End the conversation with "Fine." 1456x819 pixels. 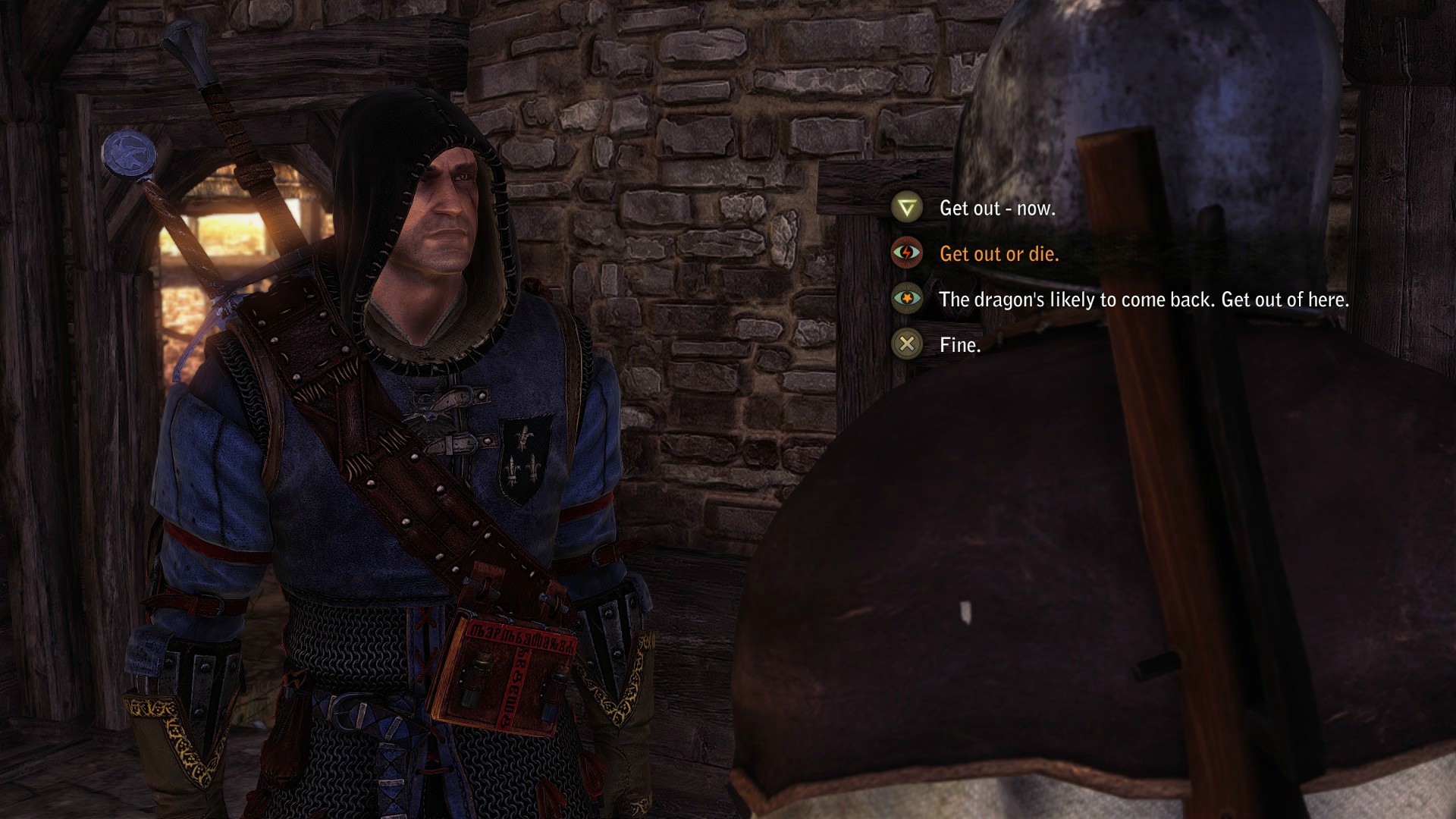(959, 345)
